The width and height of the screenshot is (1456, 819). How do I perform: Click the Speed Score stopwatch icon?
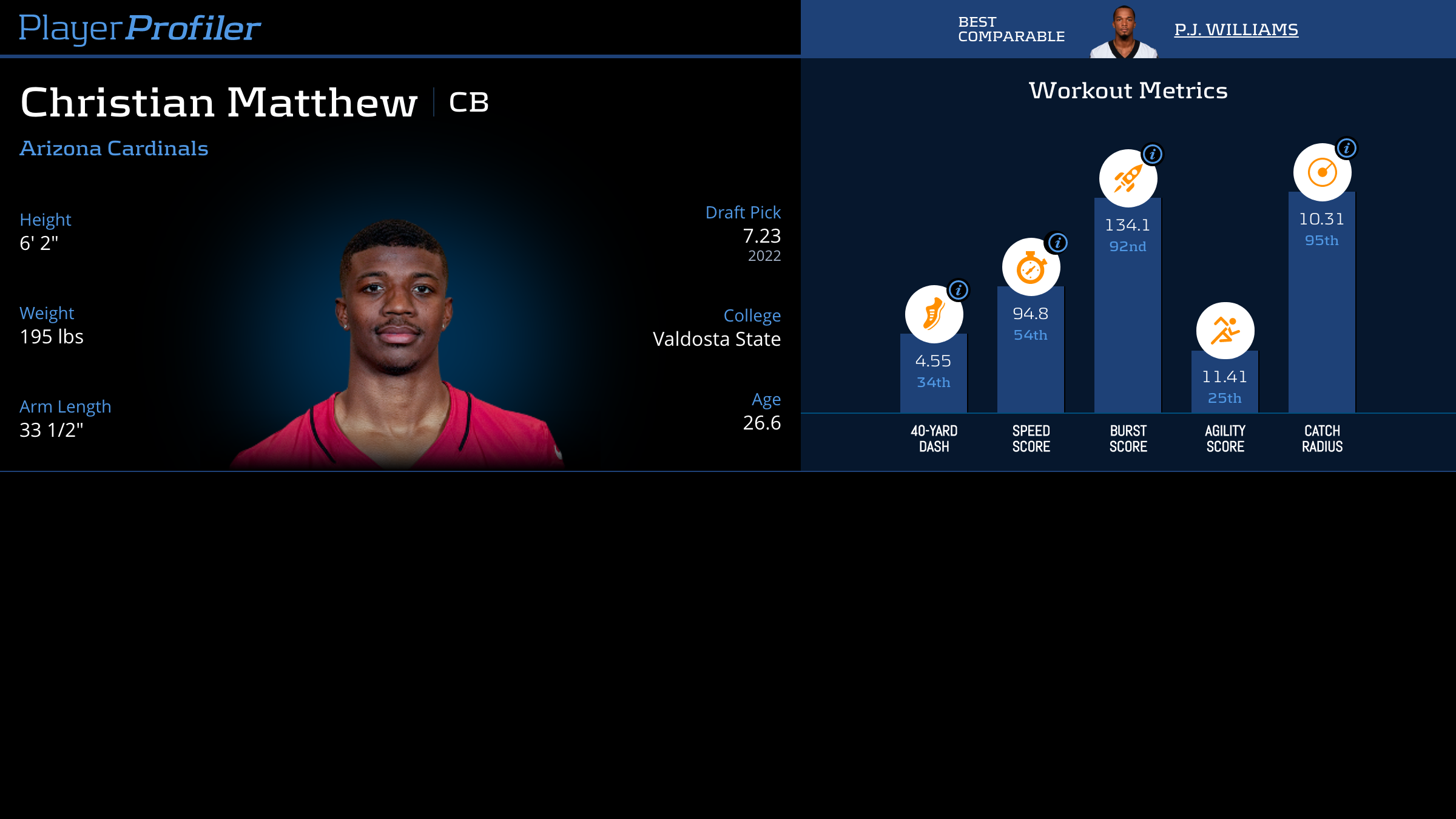1031,268
